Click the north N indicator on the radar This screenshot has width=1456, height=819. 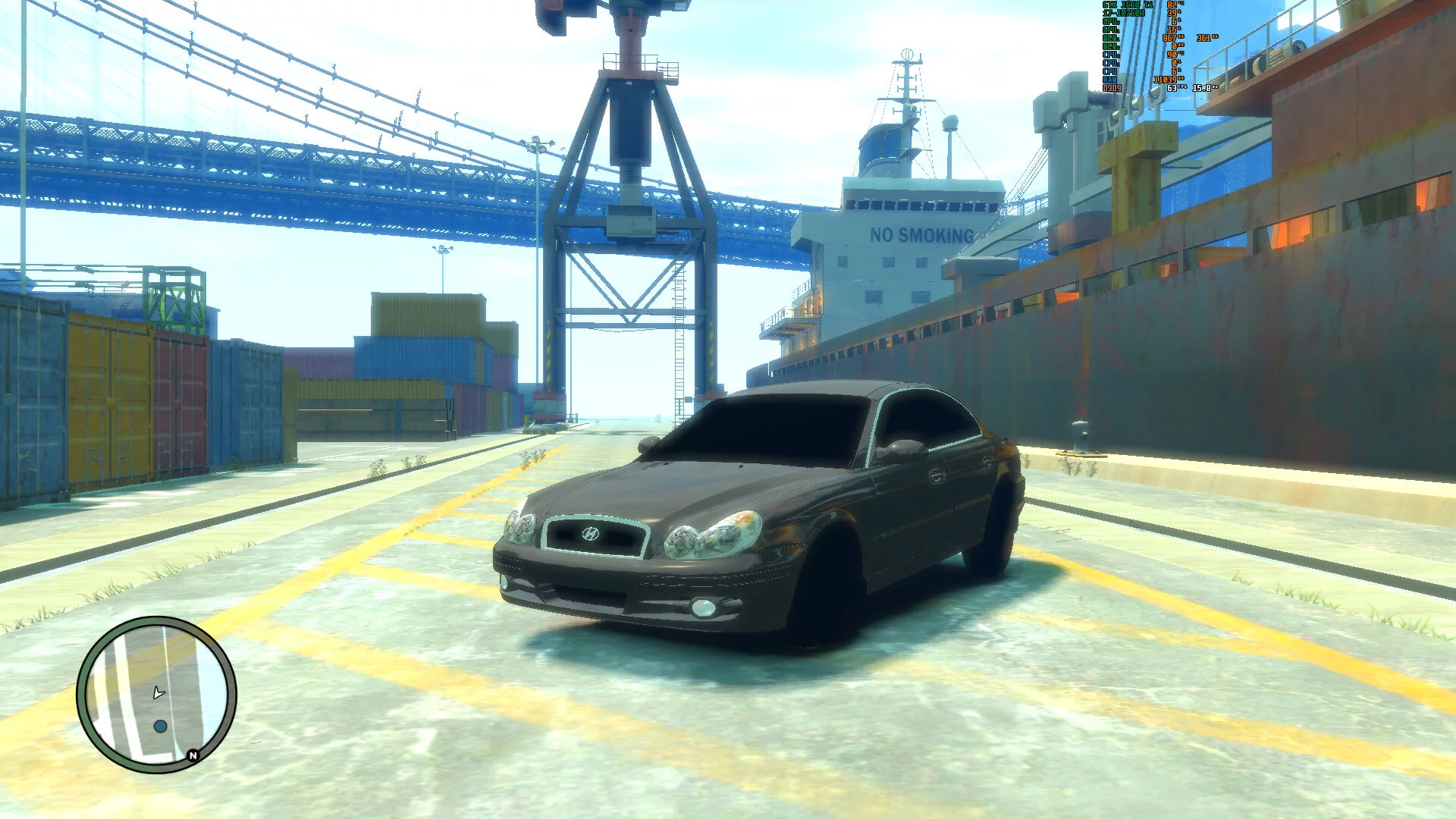pos(193,755)
